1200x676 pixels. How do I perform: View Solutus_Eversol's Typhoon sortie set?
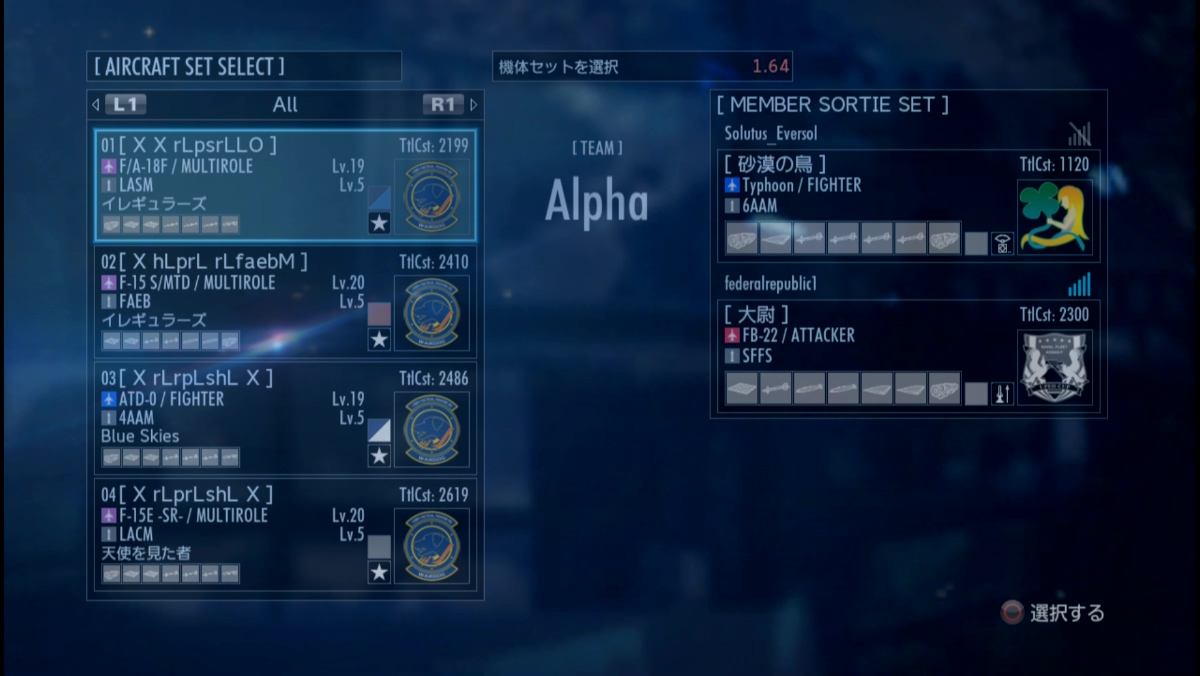(860, 205)
